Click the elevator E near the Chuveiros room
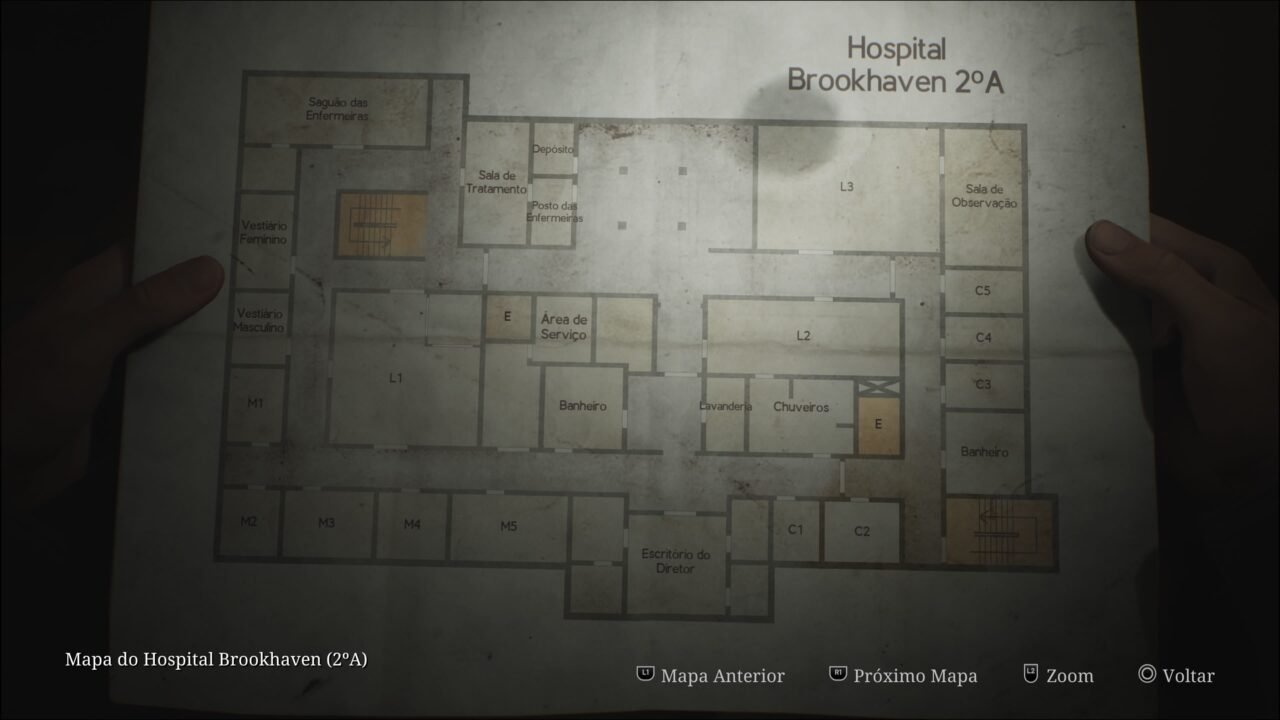 tap(878, 422)
